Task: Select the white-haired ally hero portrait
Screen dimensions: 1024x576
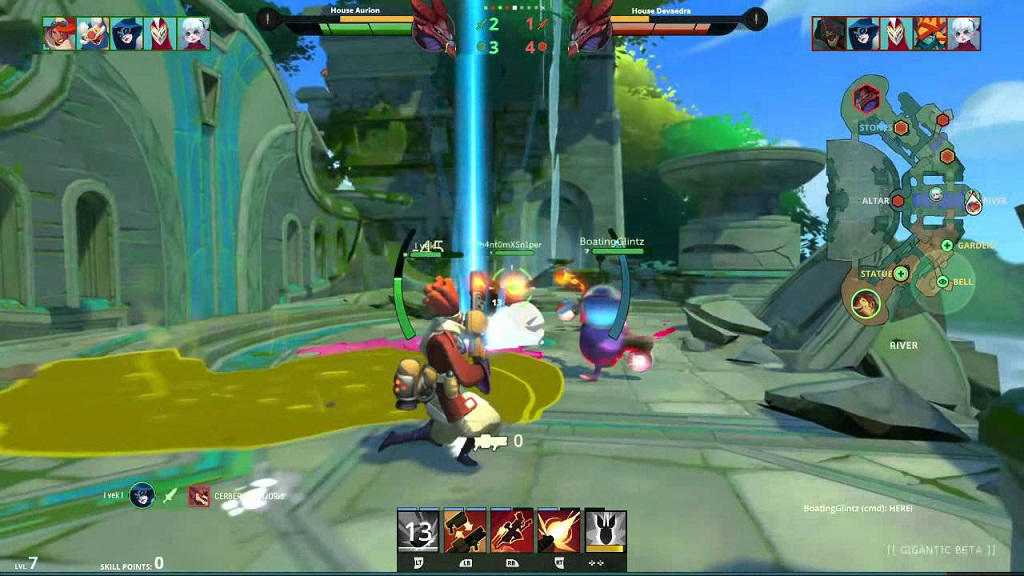Action: point(194,34)
